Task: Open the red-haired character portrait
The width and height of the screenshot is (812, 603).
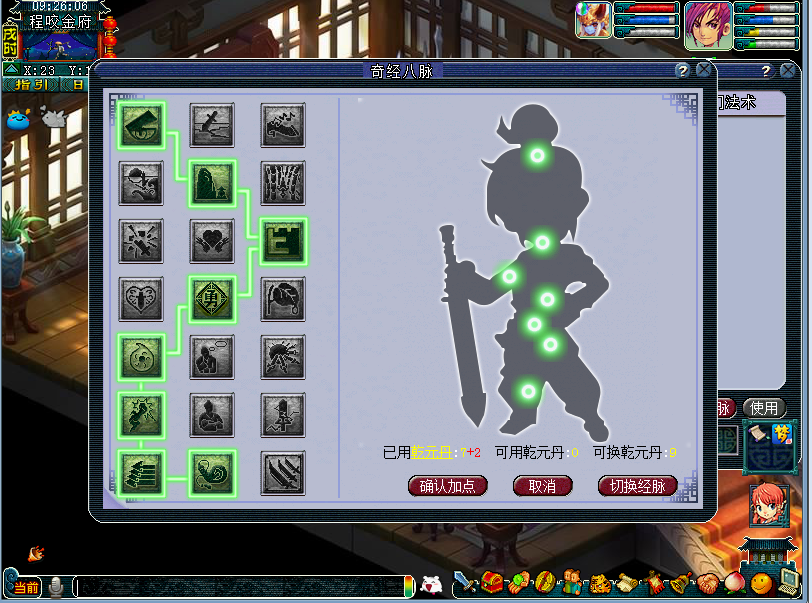Action: point(770,503)
